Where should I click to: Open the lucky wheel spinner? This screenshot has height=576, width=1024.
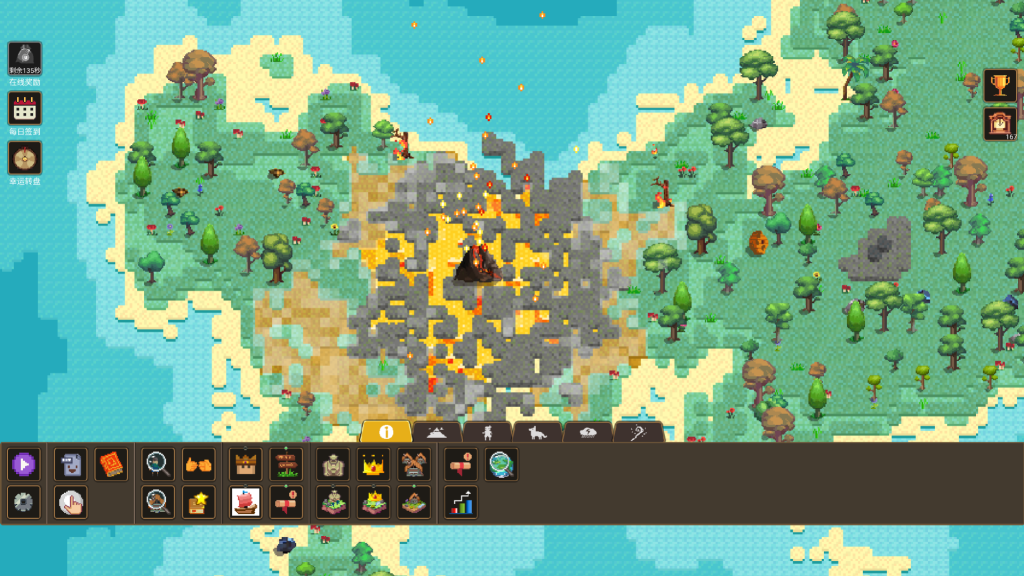tap(24, 157)
